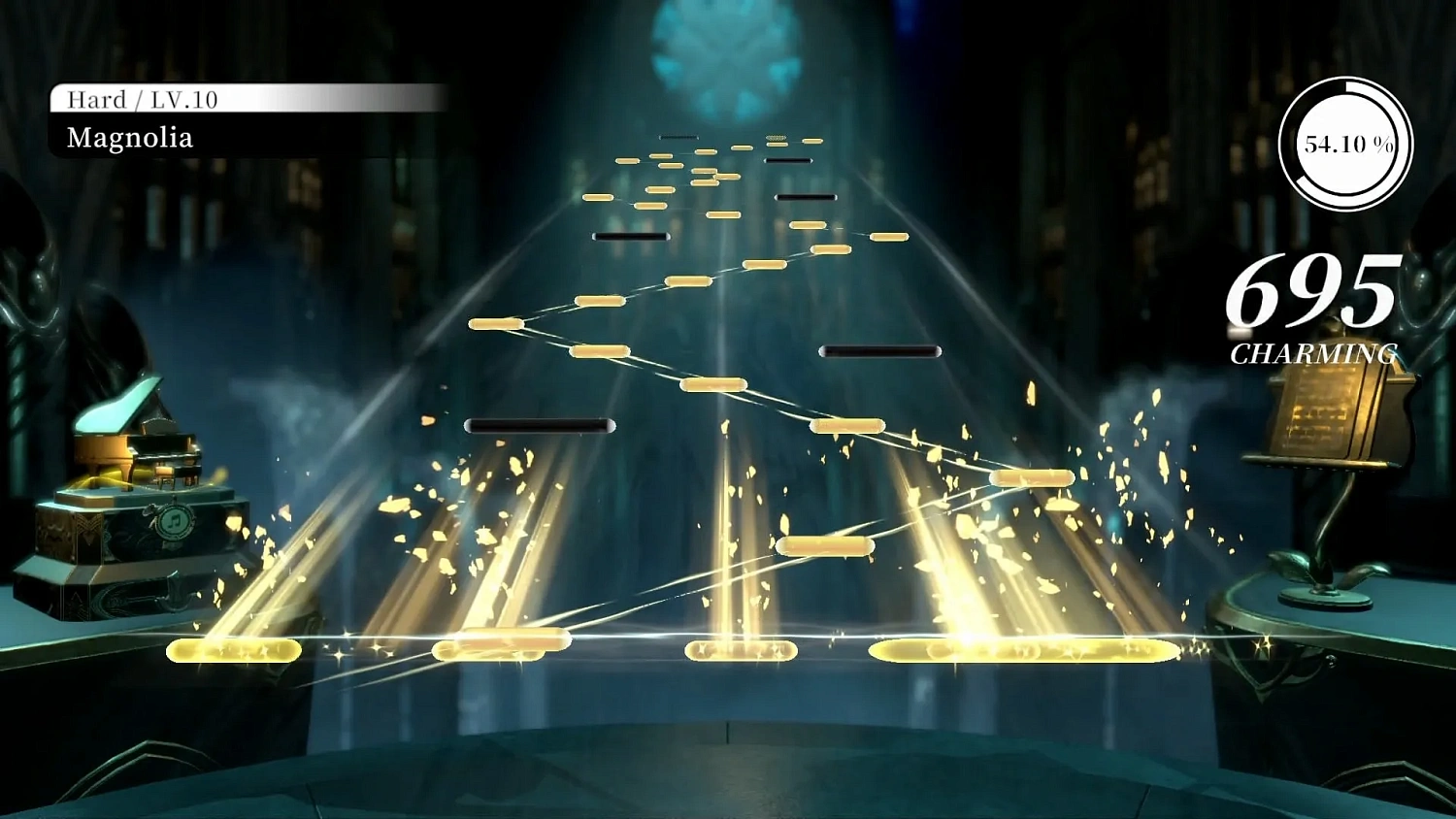Click the circular 54.10% progress indicator
1456x819 pixels.
coord(1344,144)
